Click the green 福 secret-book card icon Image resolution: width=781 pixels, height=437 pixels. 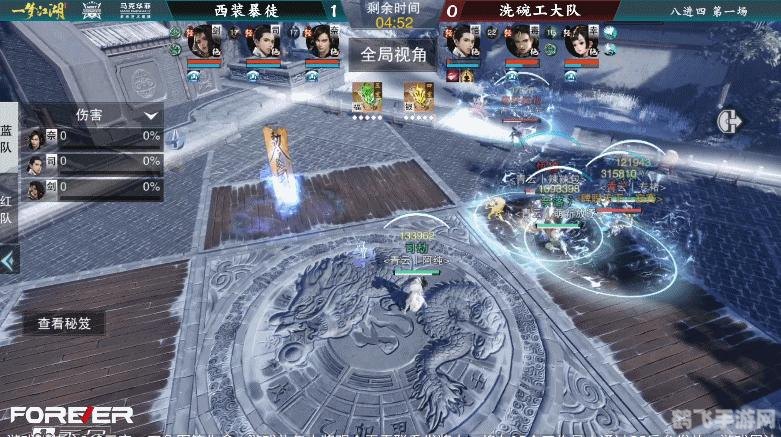pos(366,96)
